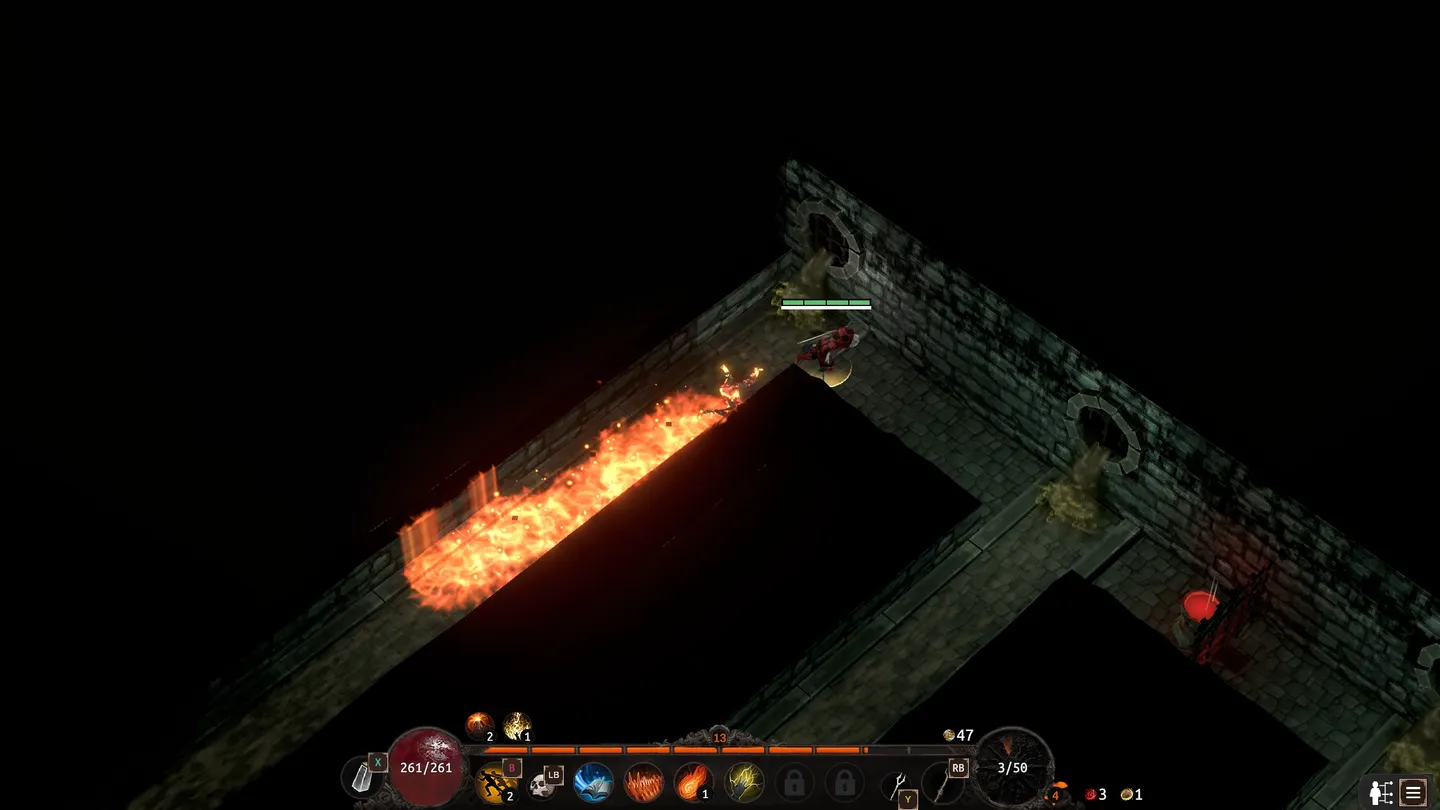
Task: Select the trident weapon slot
Action: [x=897, y=785]
